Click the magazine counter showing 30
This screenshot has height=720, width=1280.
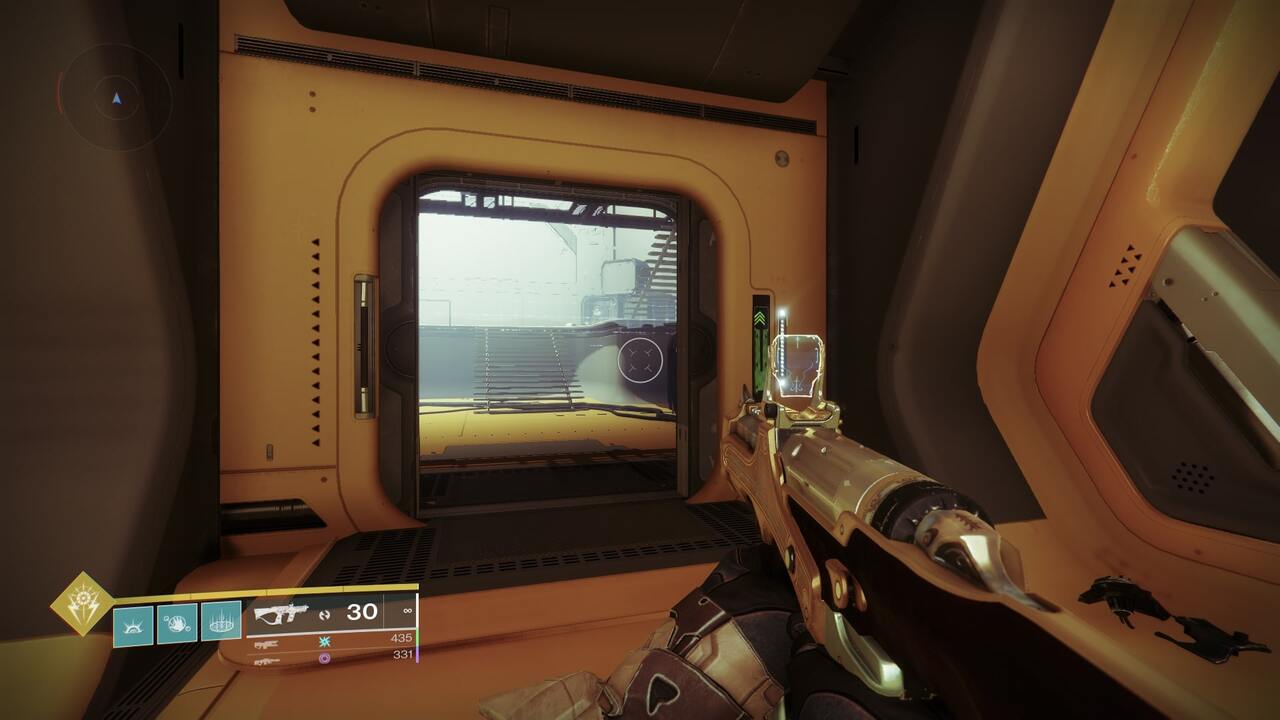pyautogui.click(x=362, y=610)
